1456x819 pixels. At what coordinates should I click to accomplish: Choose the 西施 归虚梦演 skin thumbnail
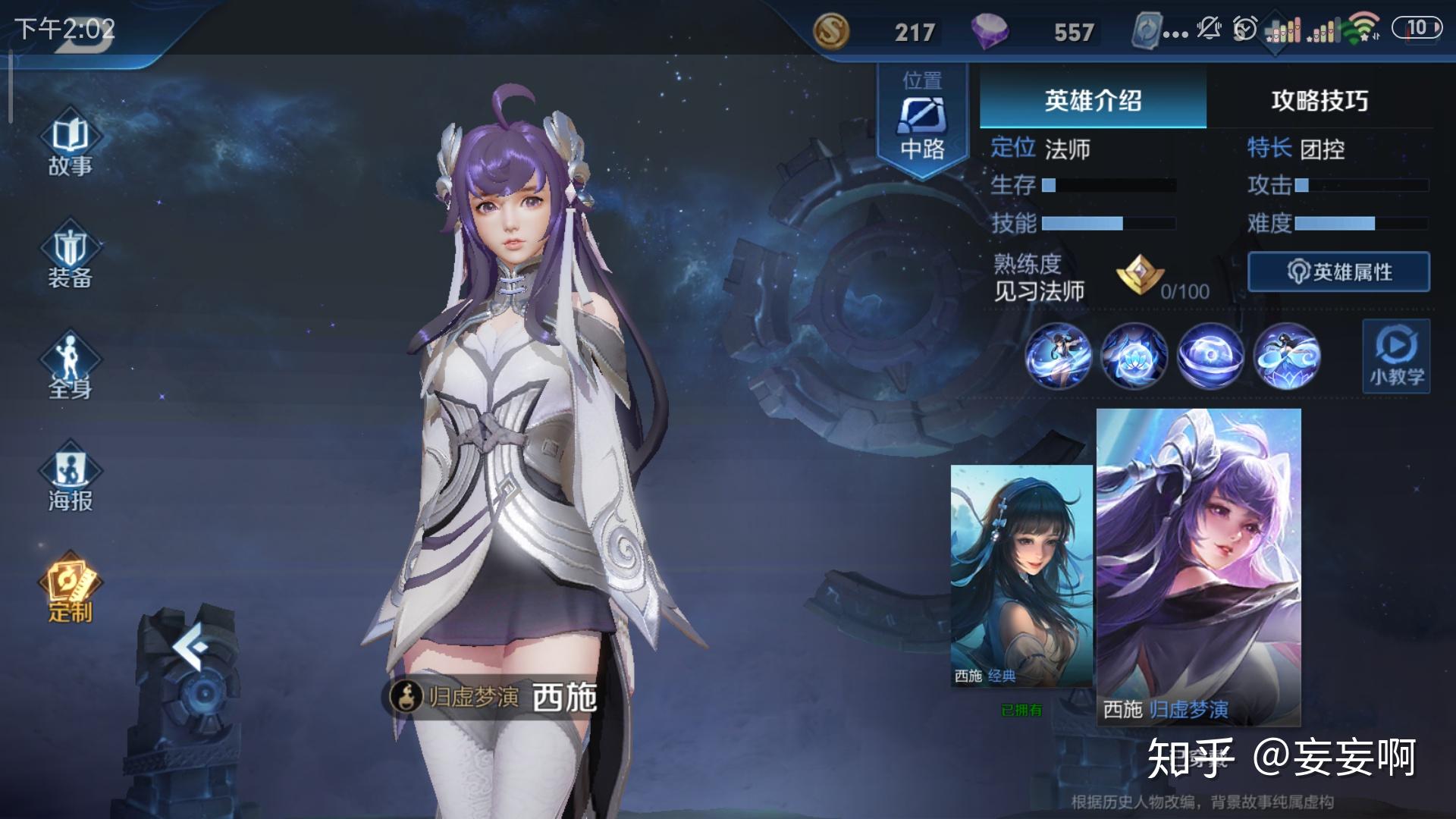(x=1198, y=565)
